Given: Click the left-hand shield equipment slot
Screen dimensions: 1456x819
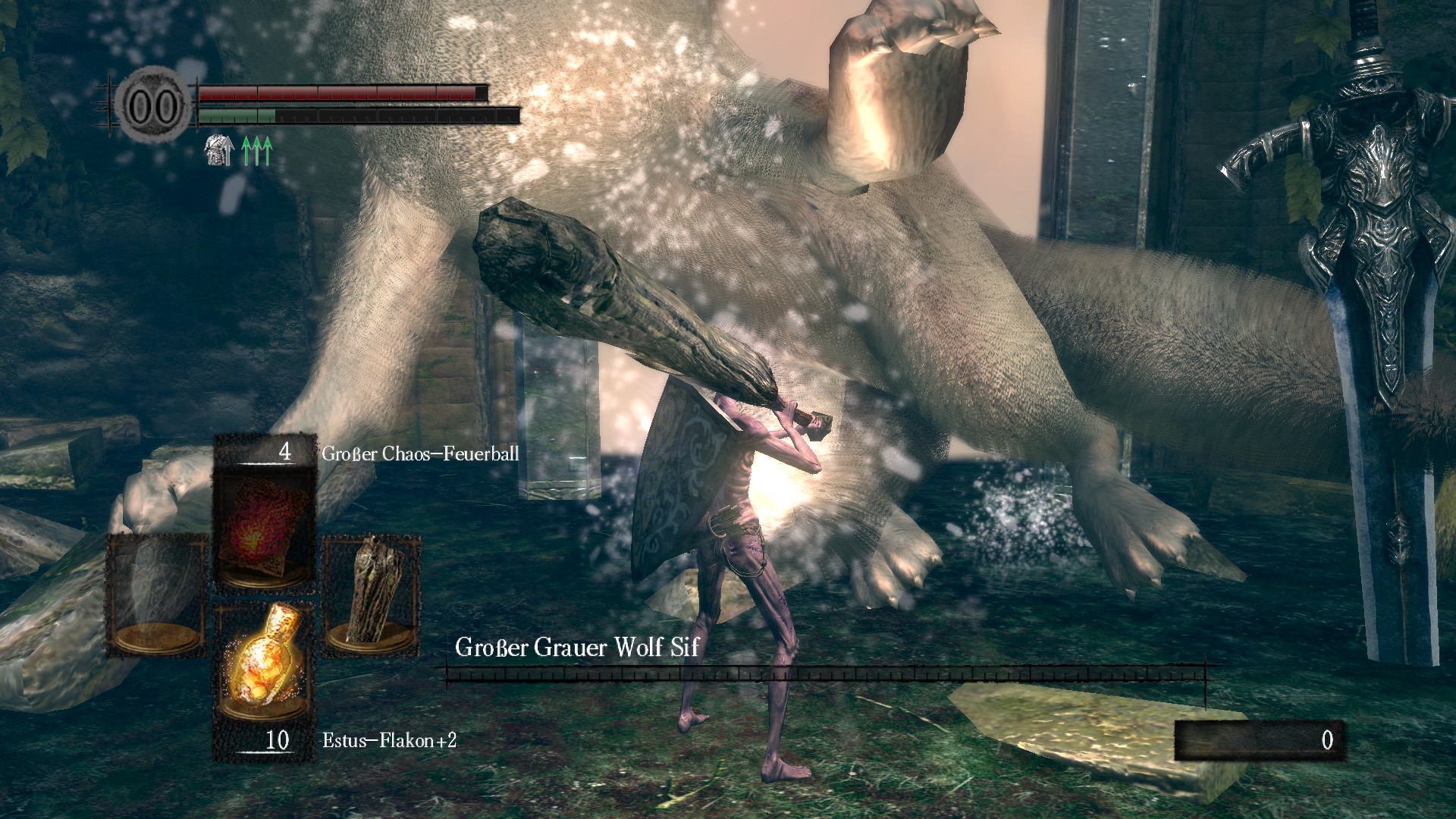Looking at the screenshot, I should click(x=157, y=595).
